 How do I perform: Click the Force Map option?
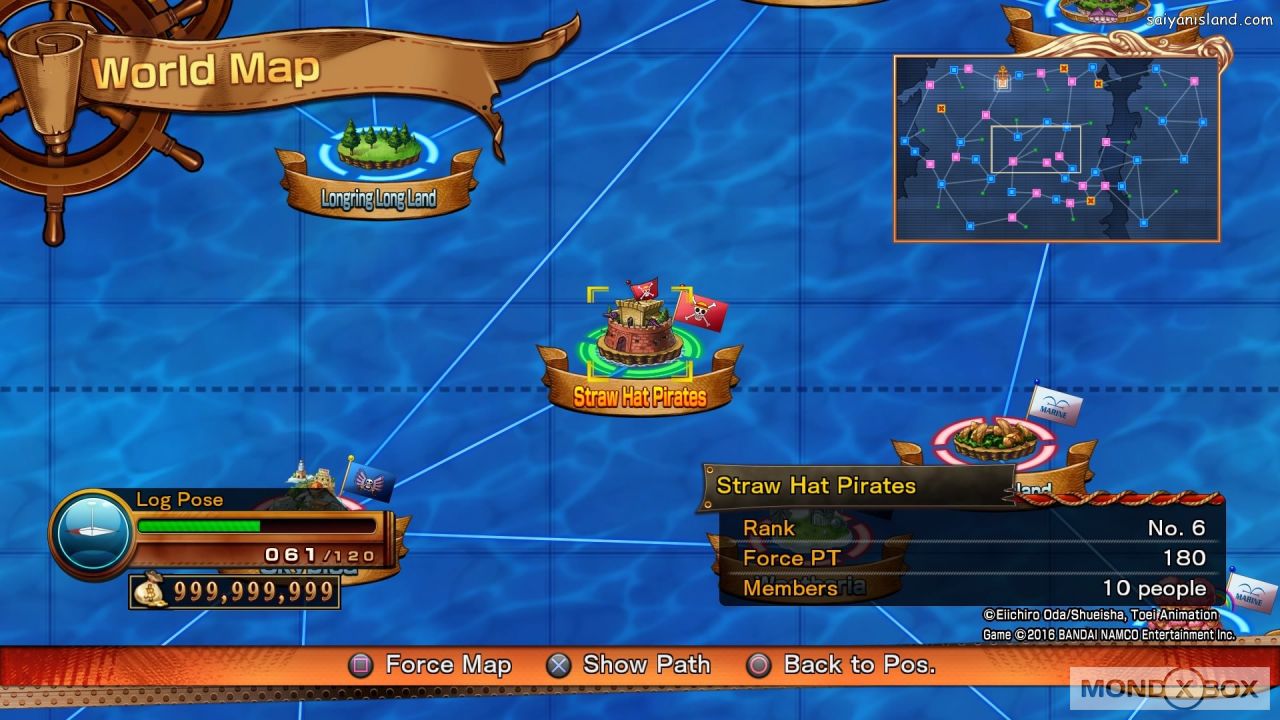(x=431, y=665)
